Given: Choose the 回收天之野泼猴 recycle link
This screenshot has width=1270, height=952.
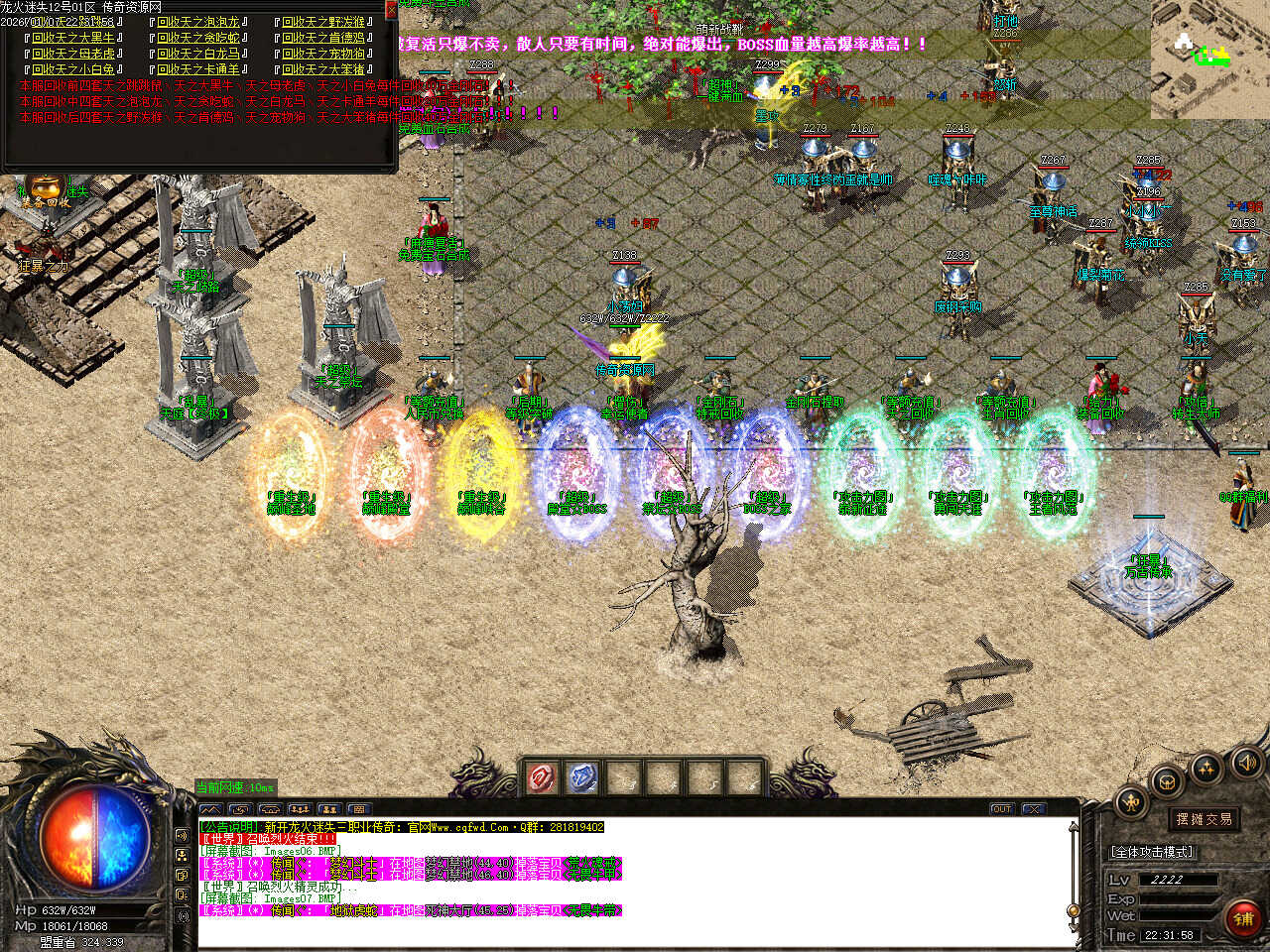Looking at the screenshot, I should 323,22.
